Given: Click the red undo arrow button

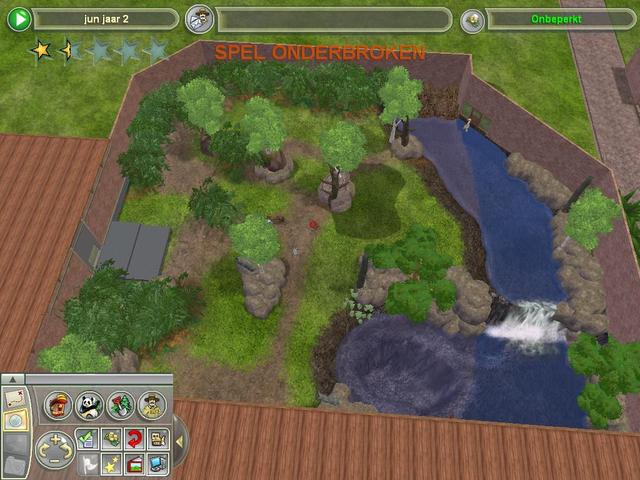Looking at the screenshot, I should (x=135, y=438).
